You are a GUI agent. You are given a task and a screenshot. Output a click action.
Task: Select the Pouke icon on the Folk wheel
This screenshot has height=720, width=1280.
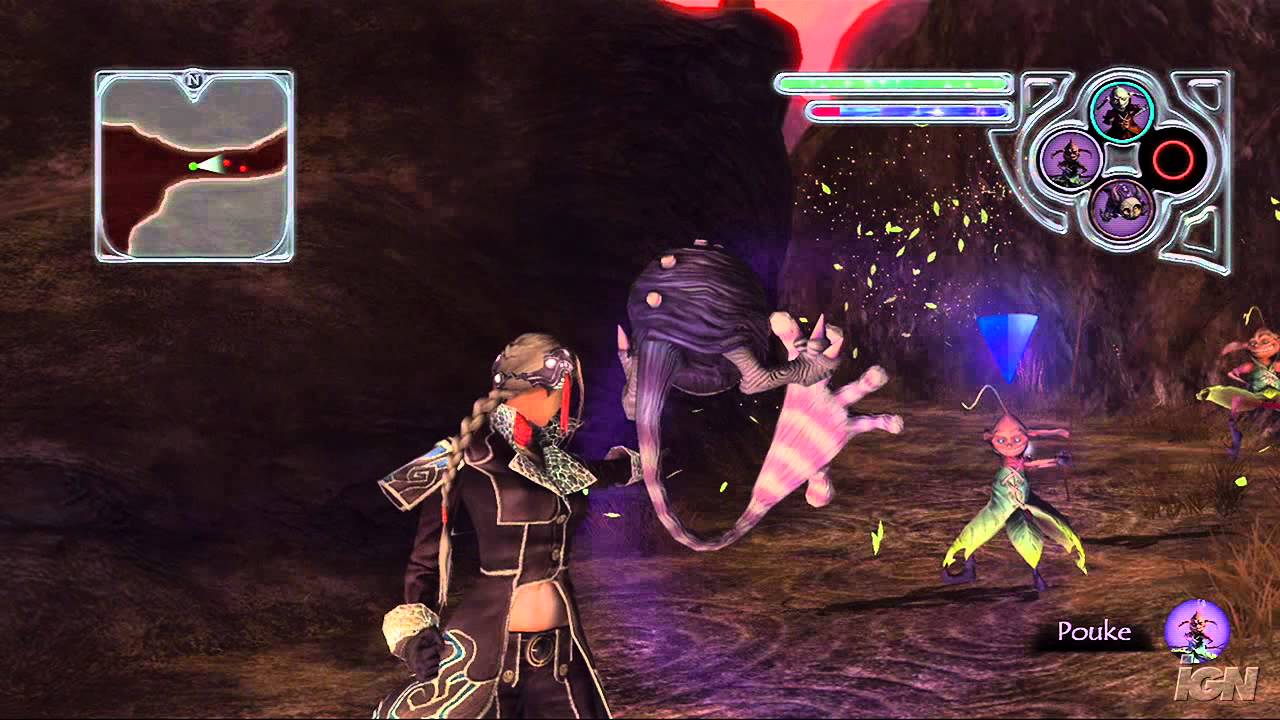1073,160
